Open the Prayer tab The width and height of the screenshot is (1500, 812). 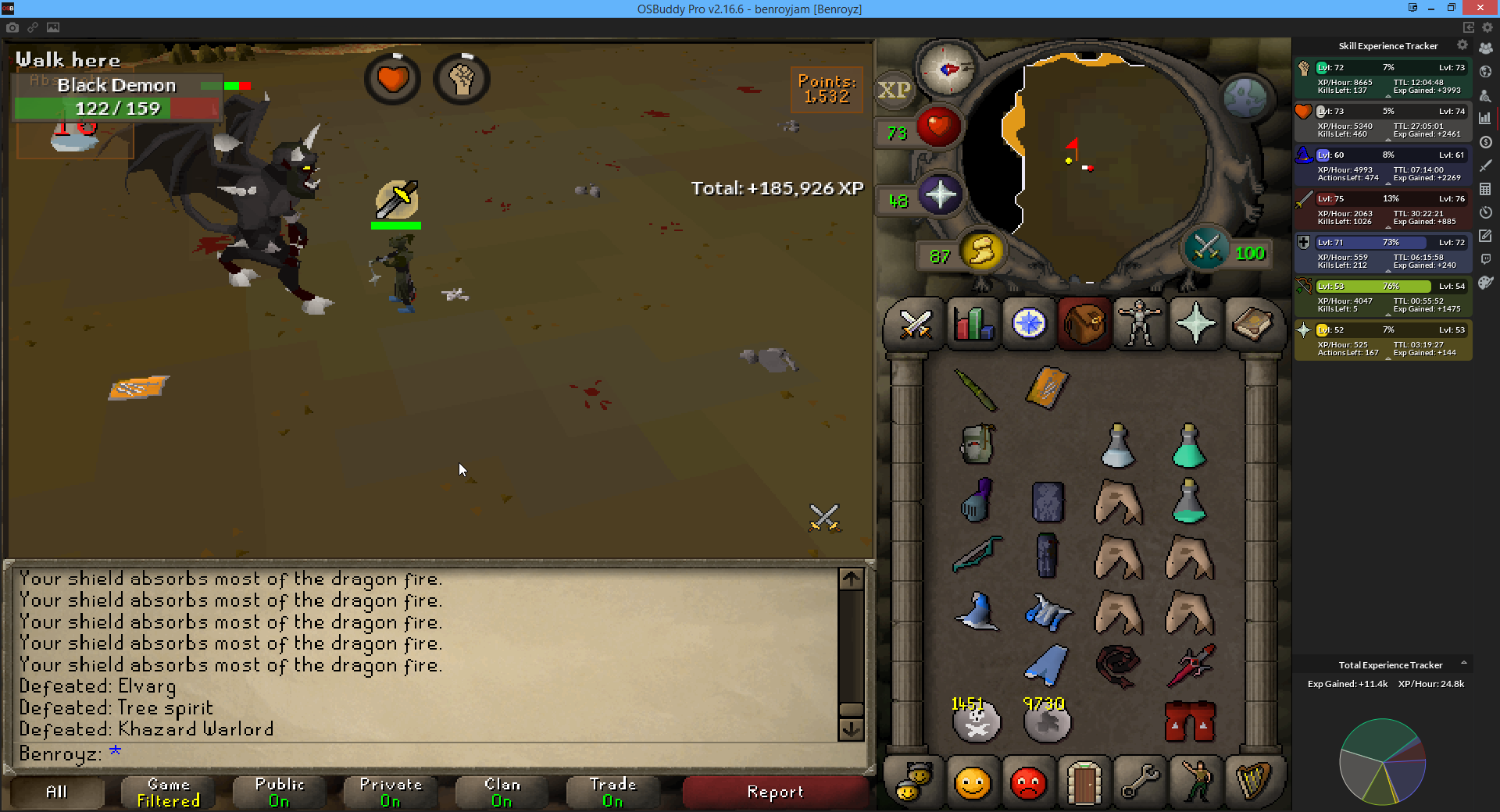click(1195, 323)
